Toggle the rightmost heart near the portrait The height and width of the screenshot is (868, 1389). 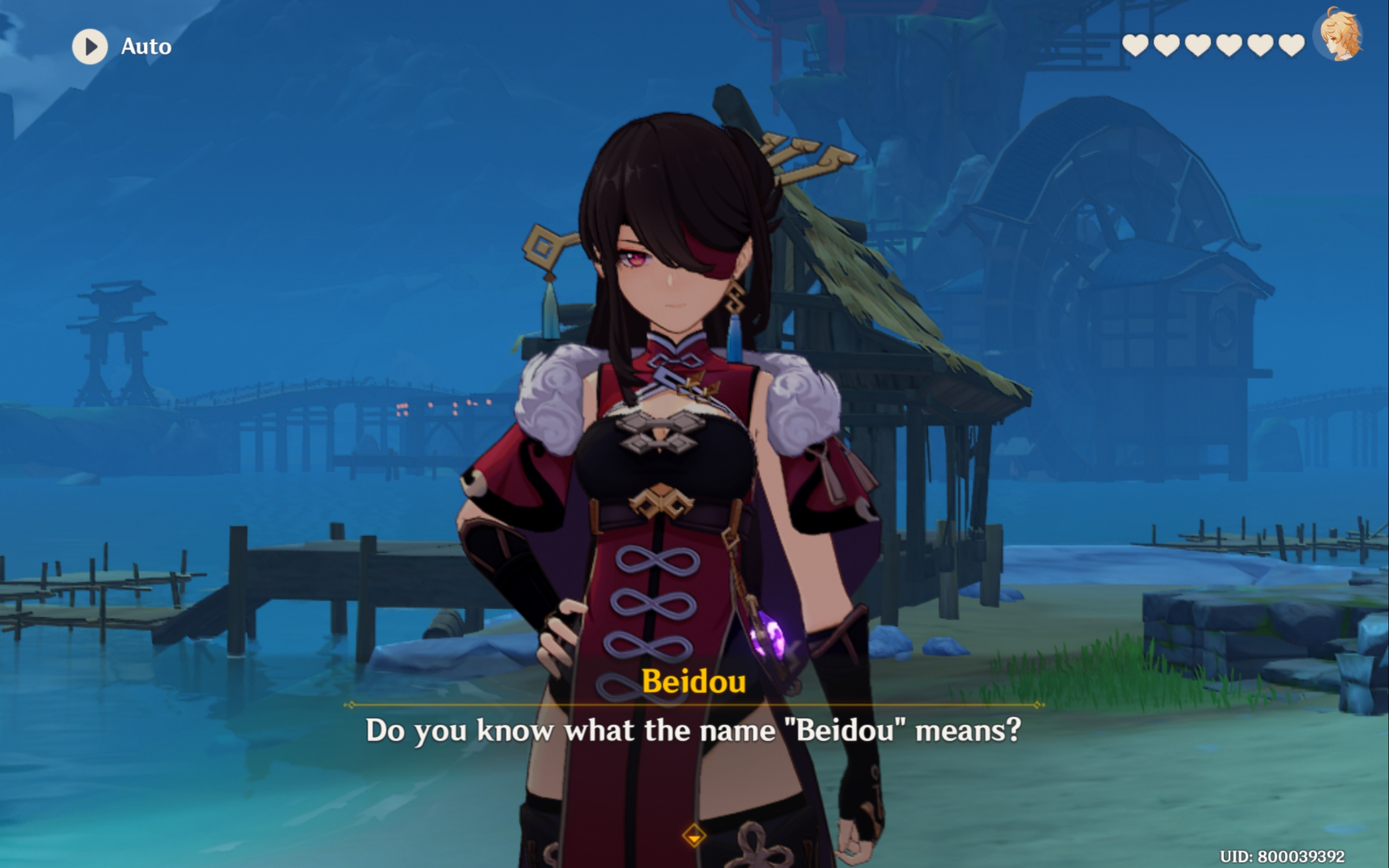coord(1291,46)
